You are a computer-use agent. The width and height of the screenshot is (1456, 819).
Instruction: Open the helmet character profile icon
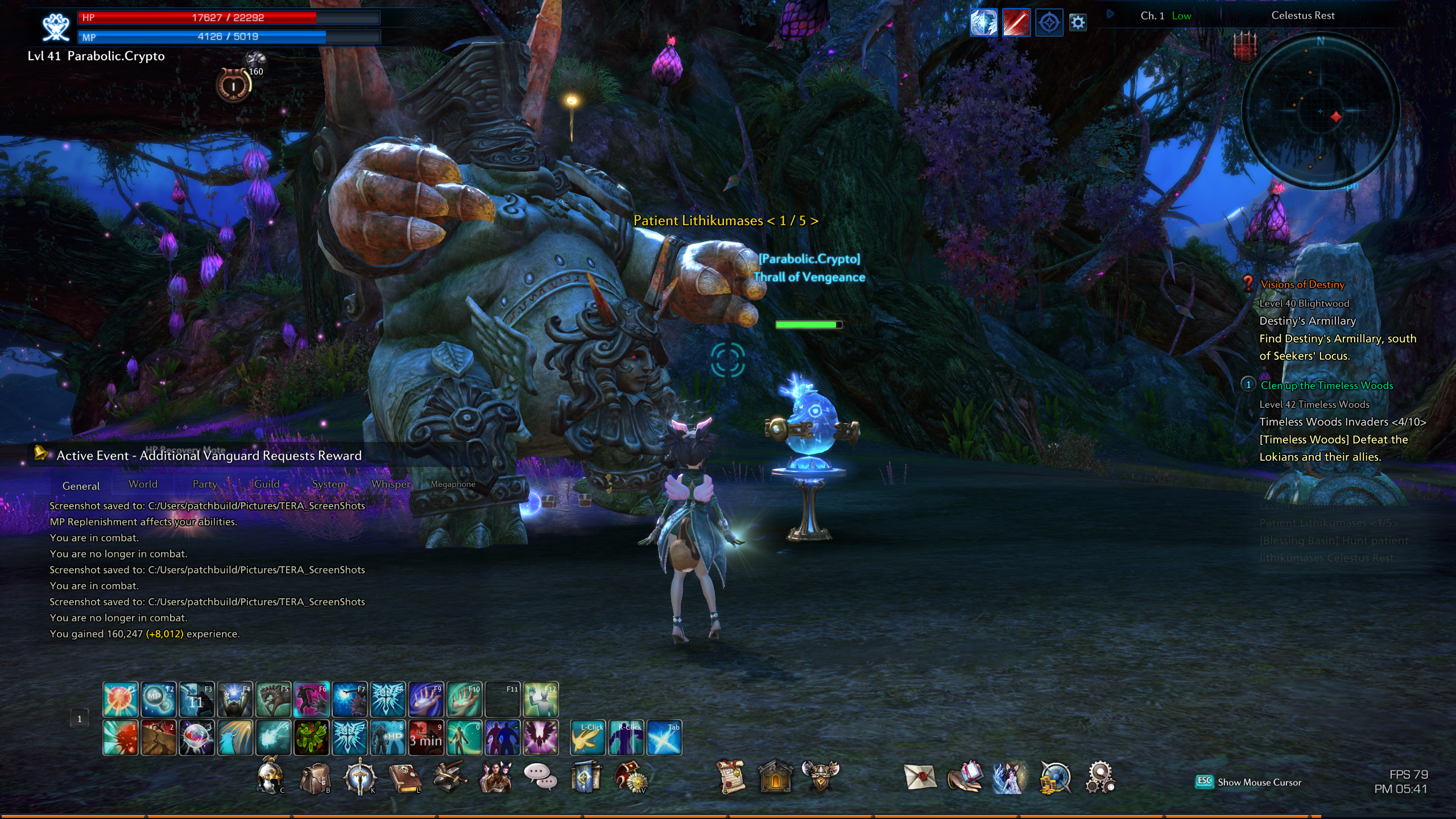(x=269, y=777)
